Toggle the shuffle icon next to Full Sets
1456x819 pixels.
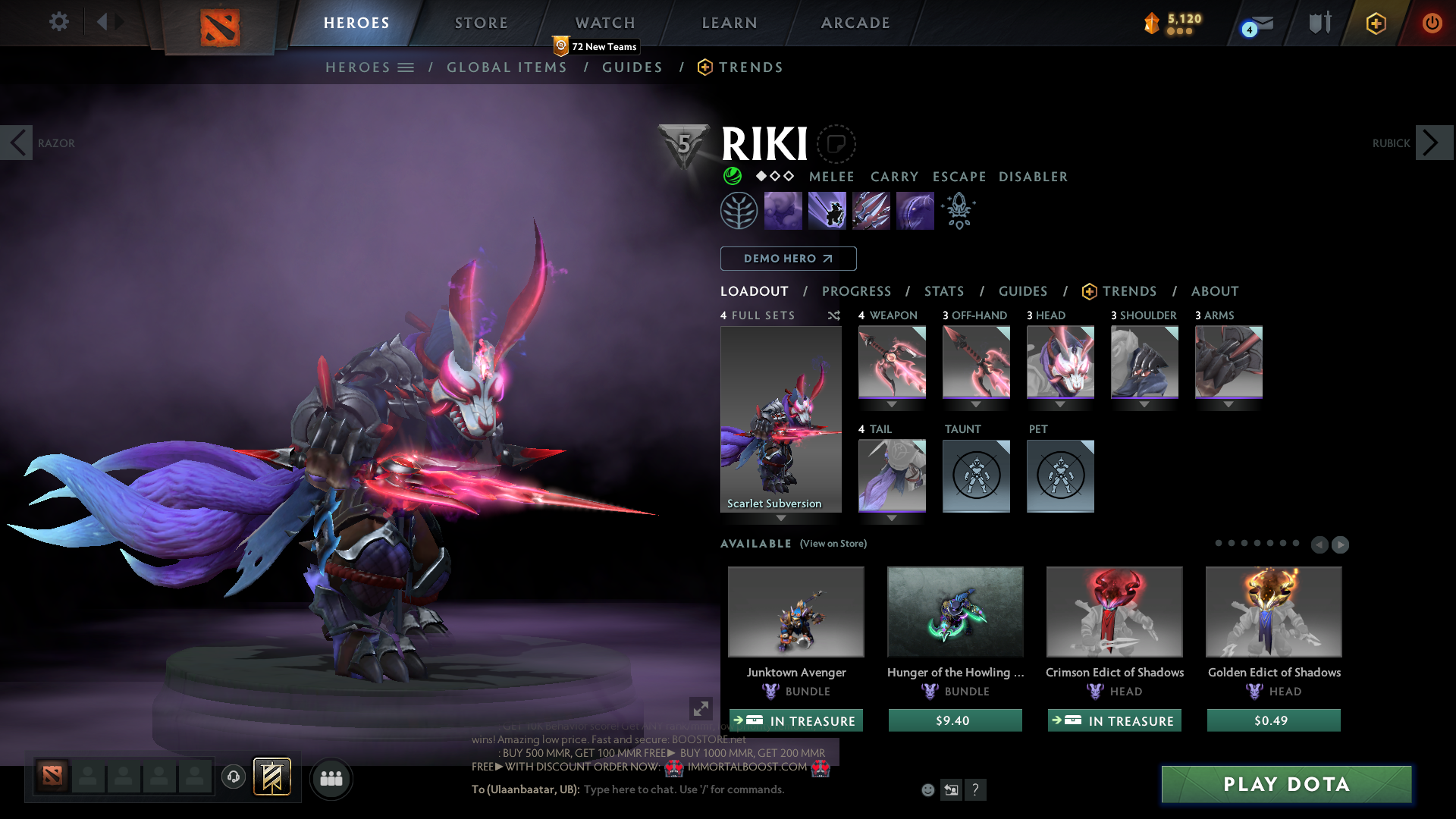coord(833,315)
